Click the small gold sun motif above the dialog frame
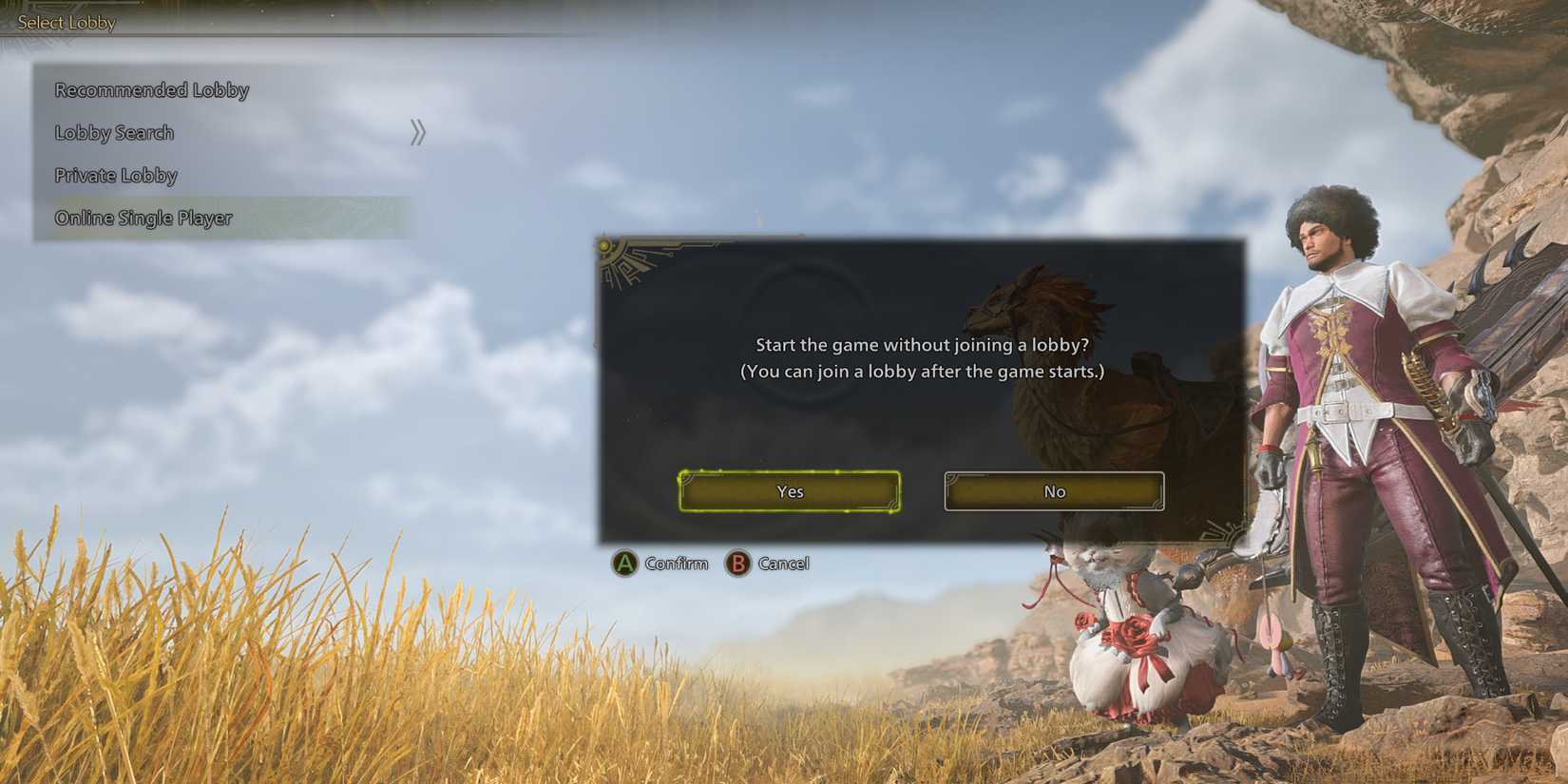This screenshot has height=784, width=1568. click(x=602, y=244)
